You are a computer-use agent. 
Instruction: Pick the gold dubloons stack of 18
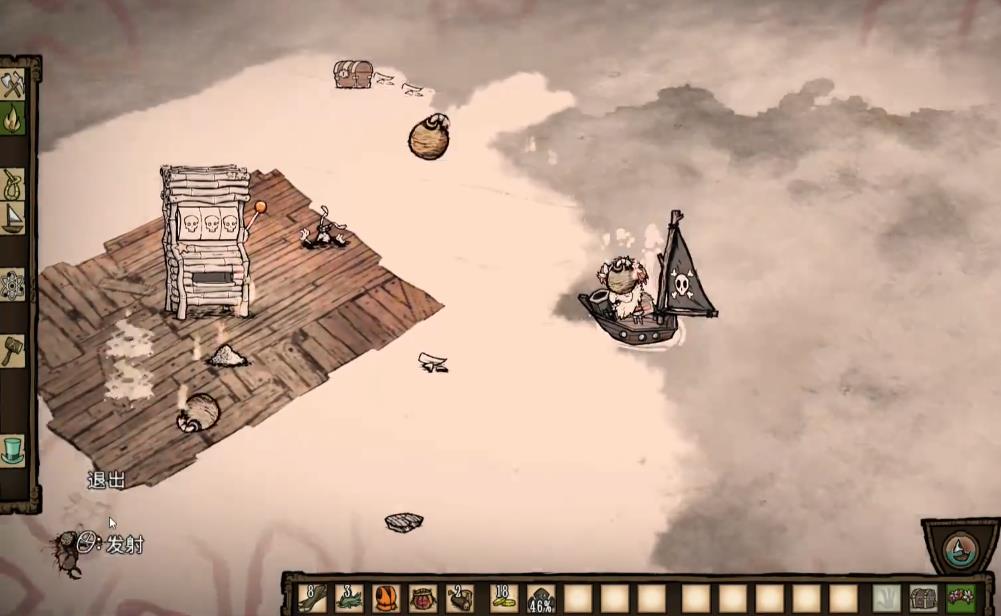coord(504,598)
